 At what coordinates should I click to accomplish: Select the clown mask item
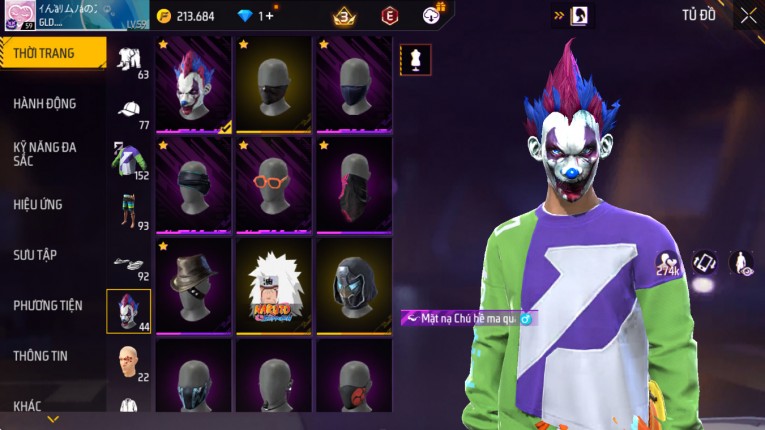tap(195, 84)
